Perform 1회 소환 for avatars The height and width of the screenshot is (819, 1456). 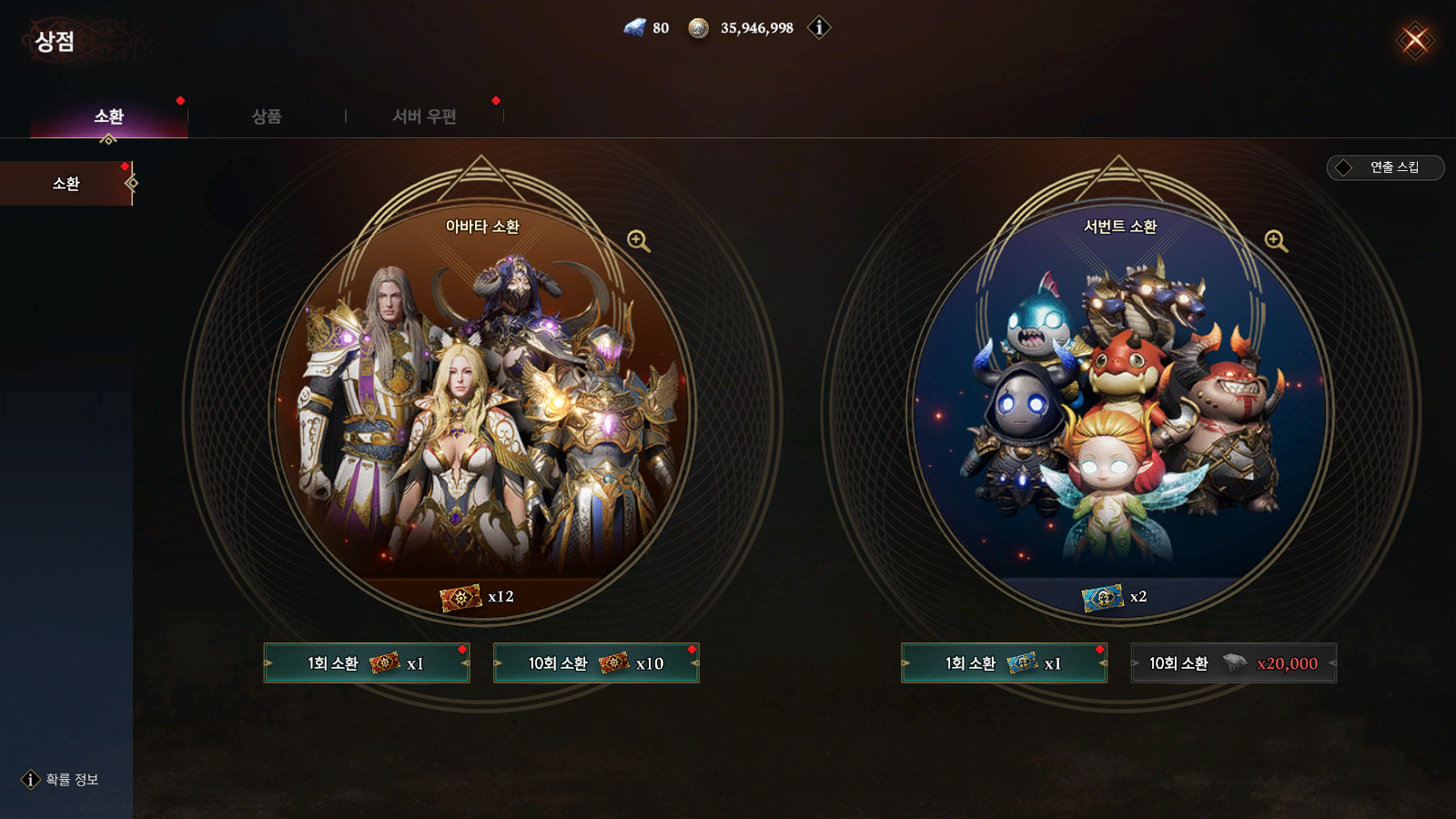click(367, 663)
